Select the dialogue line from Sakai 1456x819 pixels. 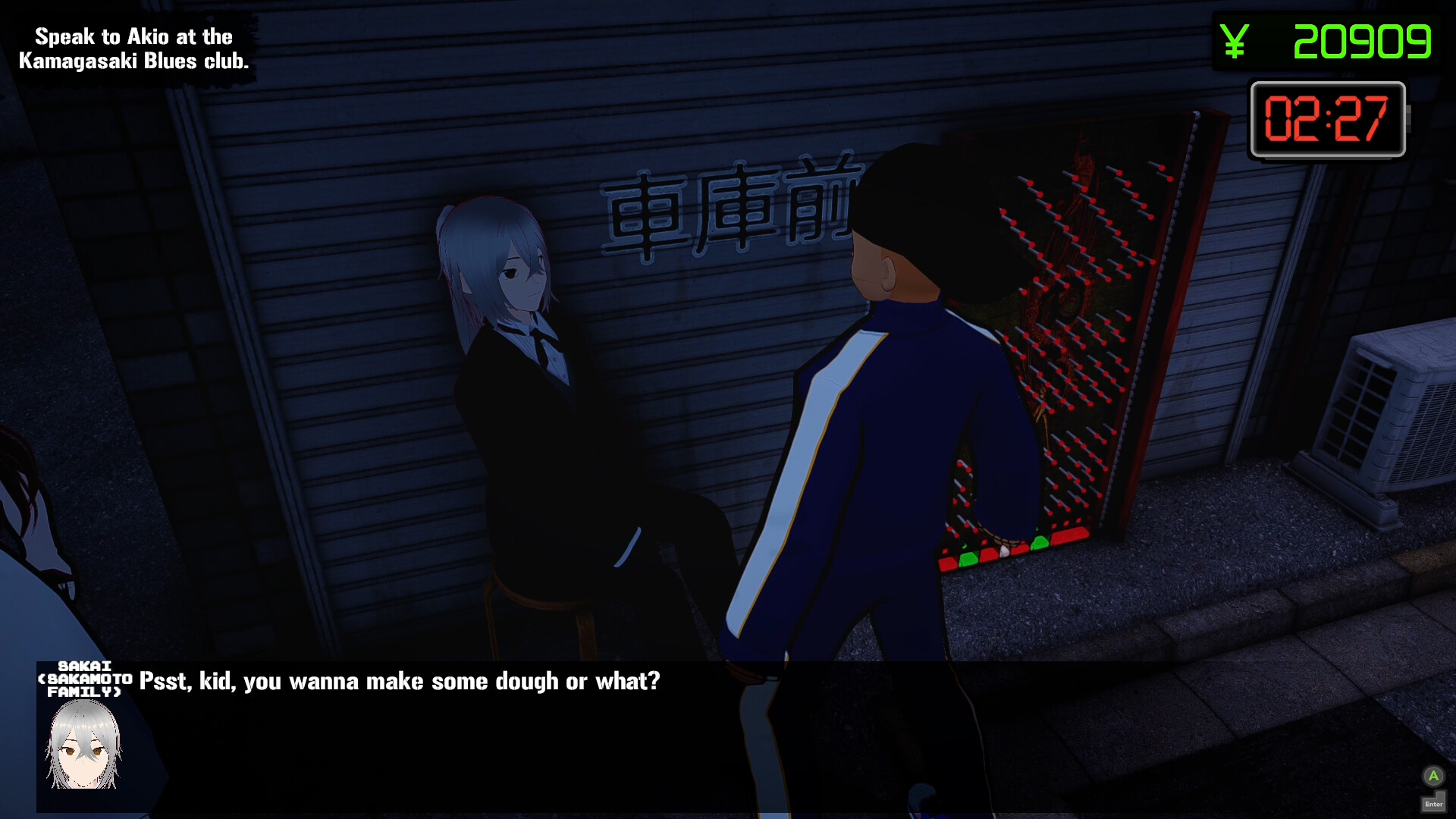tap(400, 681)
